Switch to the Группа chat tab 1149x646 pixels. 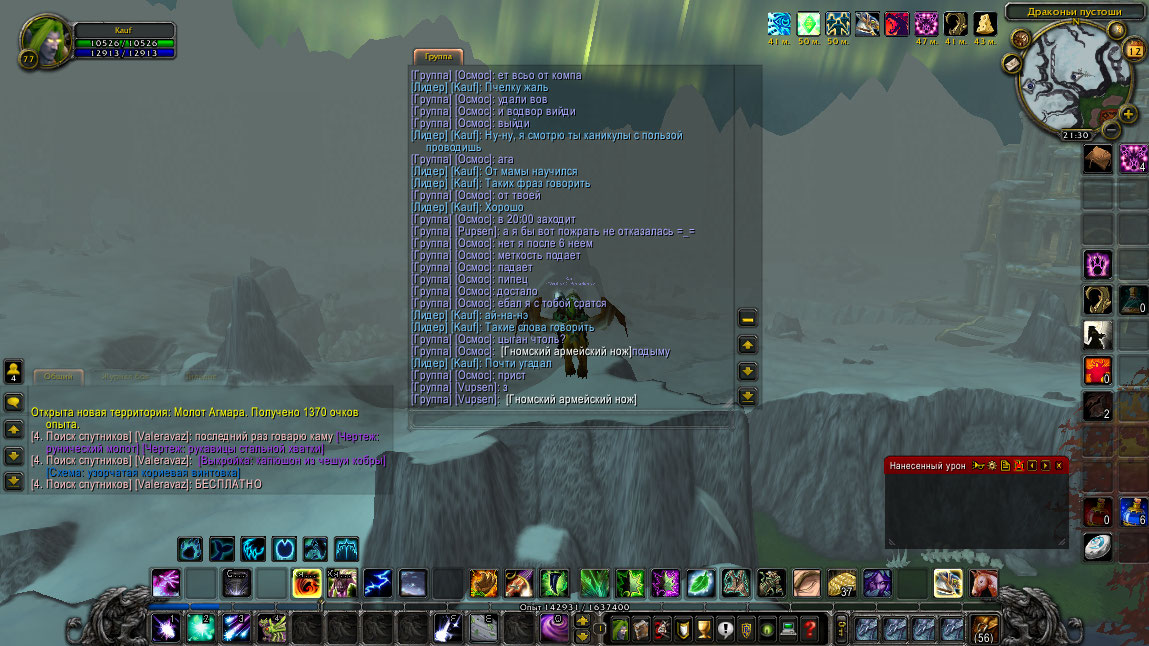(x=437, y=57)
